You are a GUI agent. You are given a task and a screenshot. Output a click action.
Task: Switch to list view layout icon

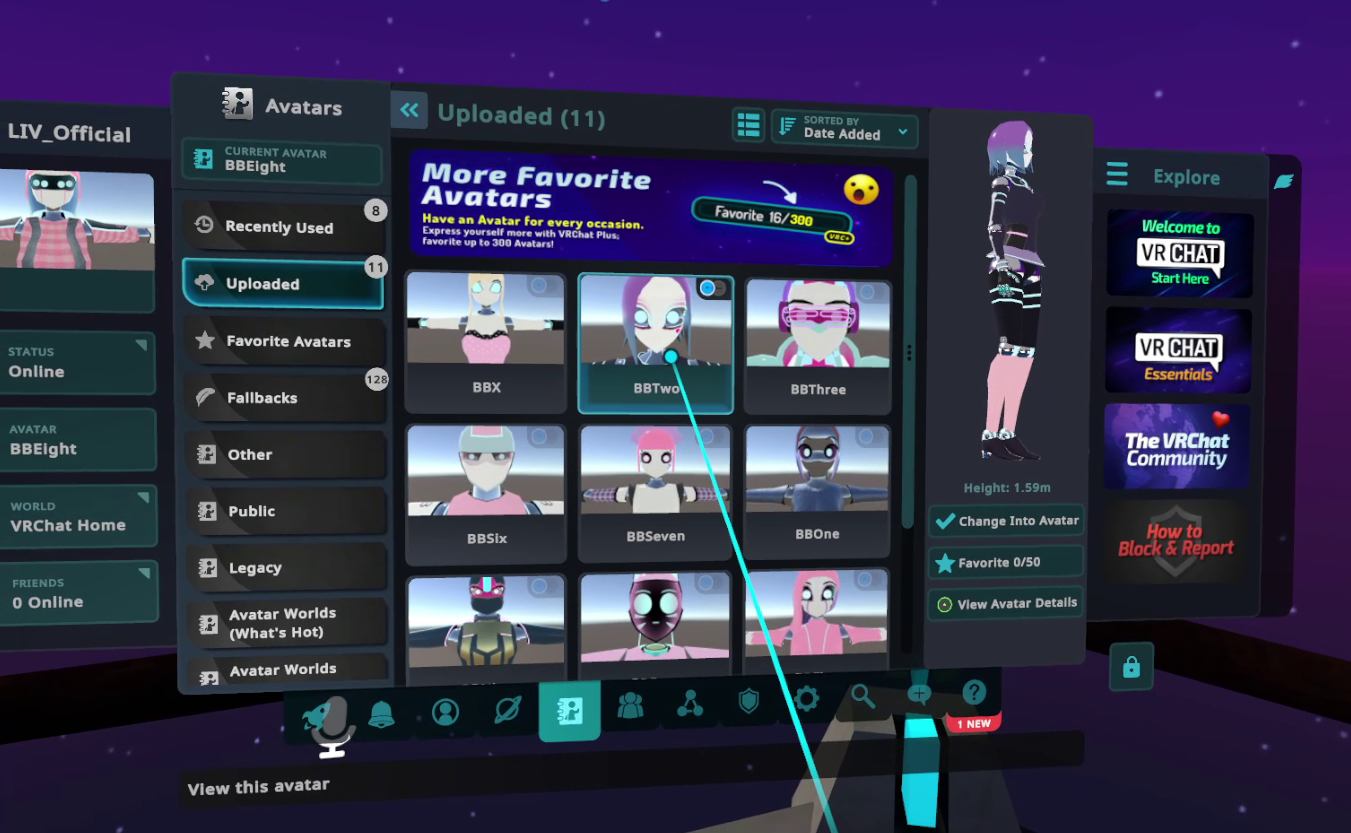pos(747,125)
